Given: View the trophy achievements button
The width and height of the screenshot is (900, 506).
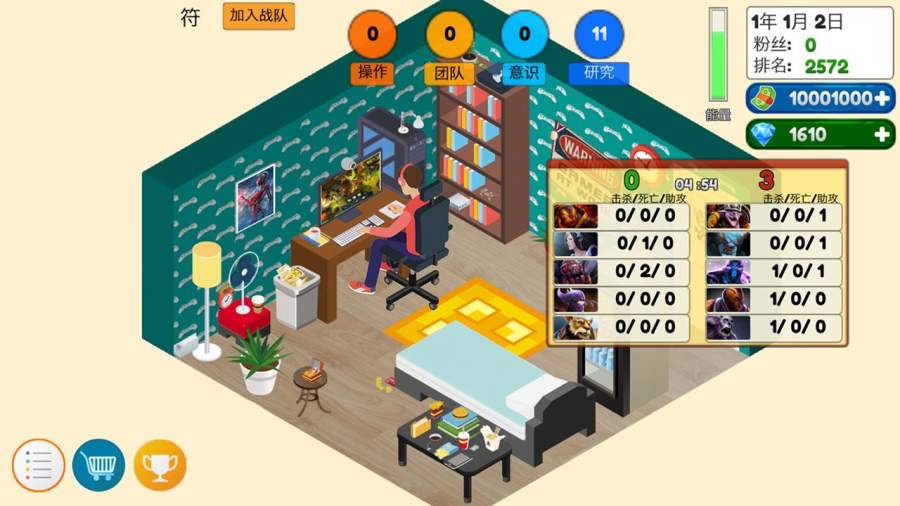Looking at the screenshot, I should point(160,465).
